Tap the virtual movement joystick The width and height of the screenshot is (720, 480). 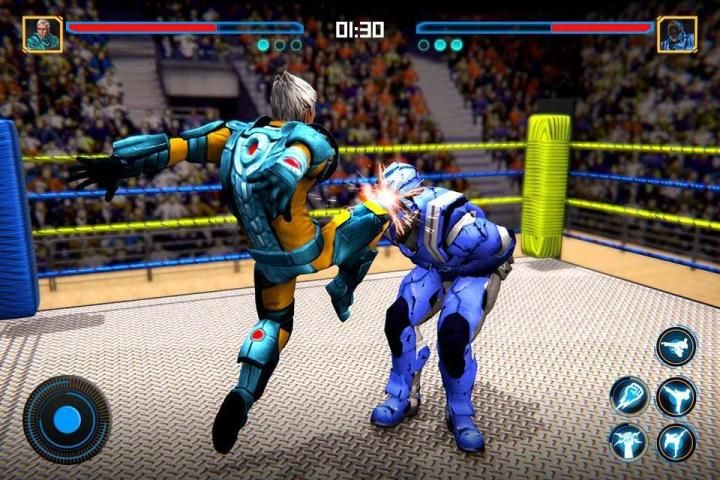point(67,419)
